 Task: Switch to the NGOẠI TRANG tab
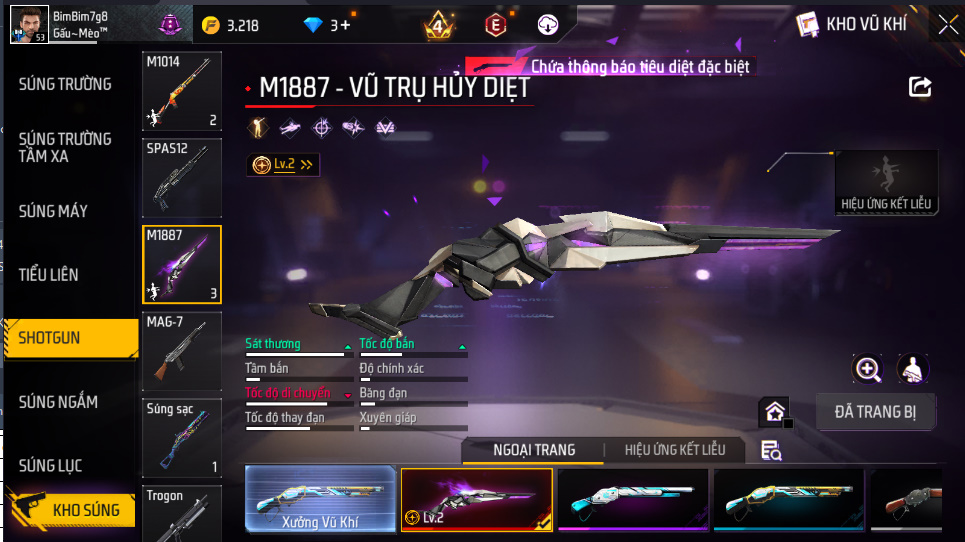[x=534, y=450]
